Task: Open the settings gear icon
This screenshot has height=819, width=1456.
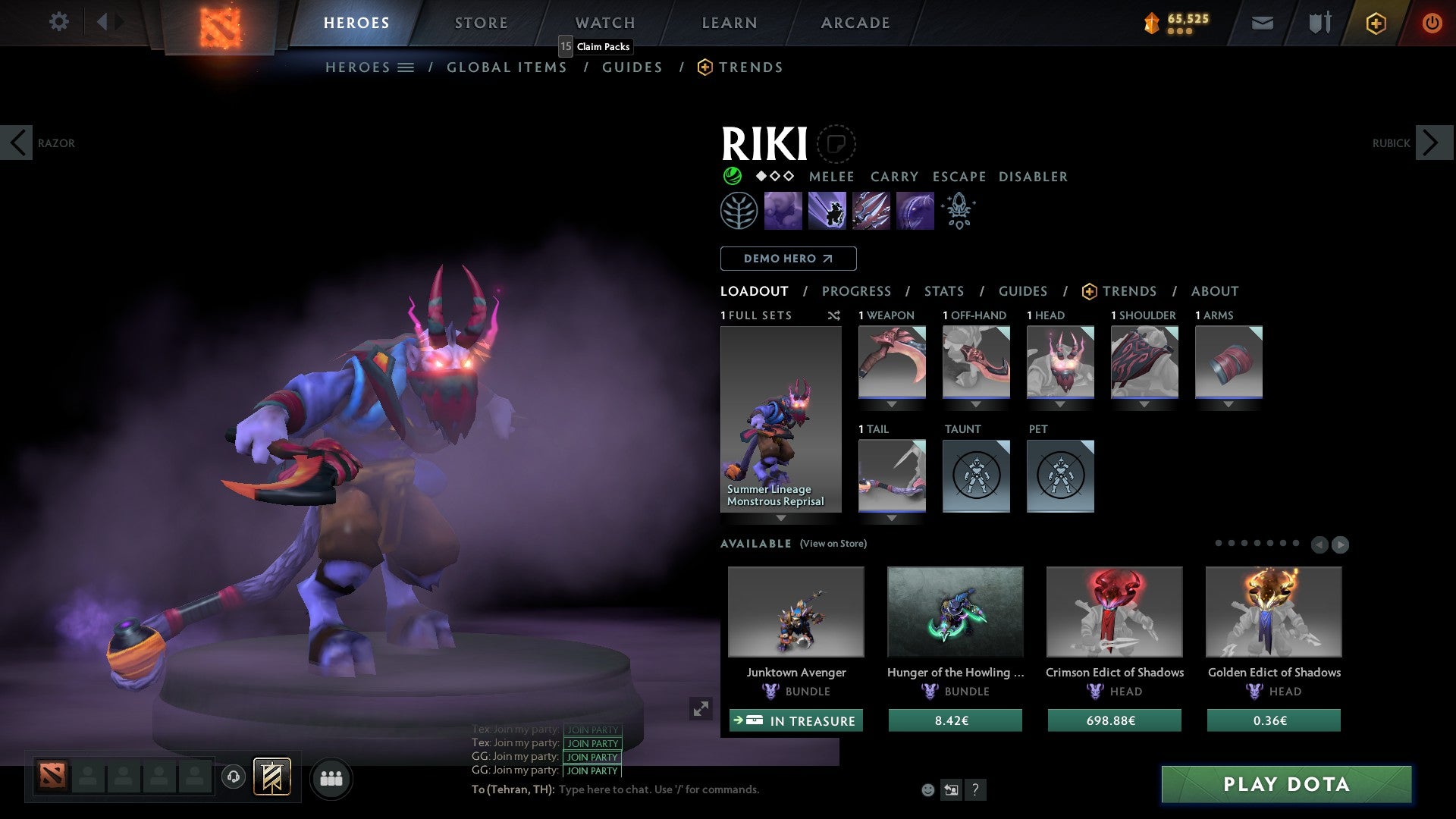Action: [x=58, y=22]
